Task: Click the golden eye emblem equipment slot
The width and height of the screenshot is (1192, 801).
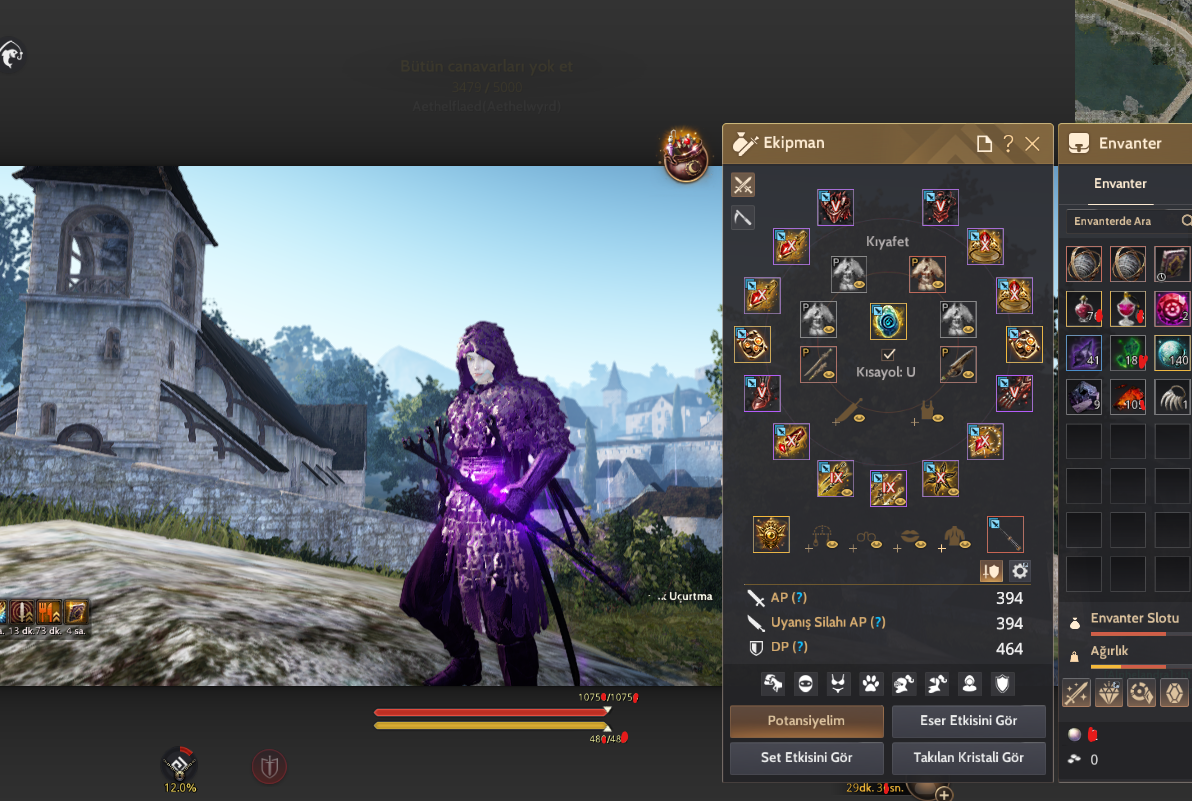Action: [771, 534]
